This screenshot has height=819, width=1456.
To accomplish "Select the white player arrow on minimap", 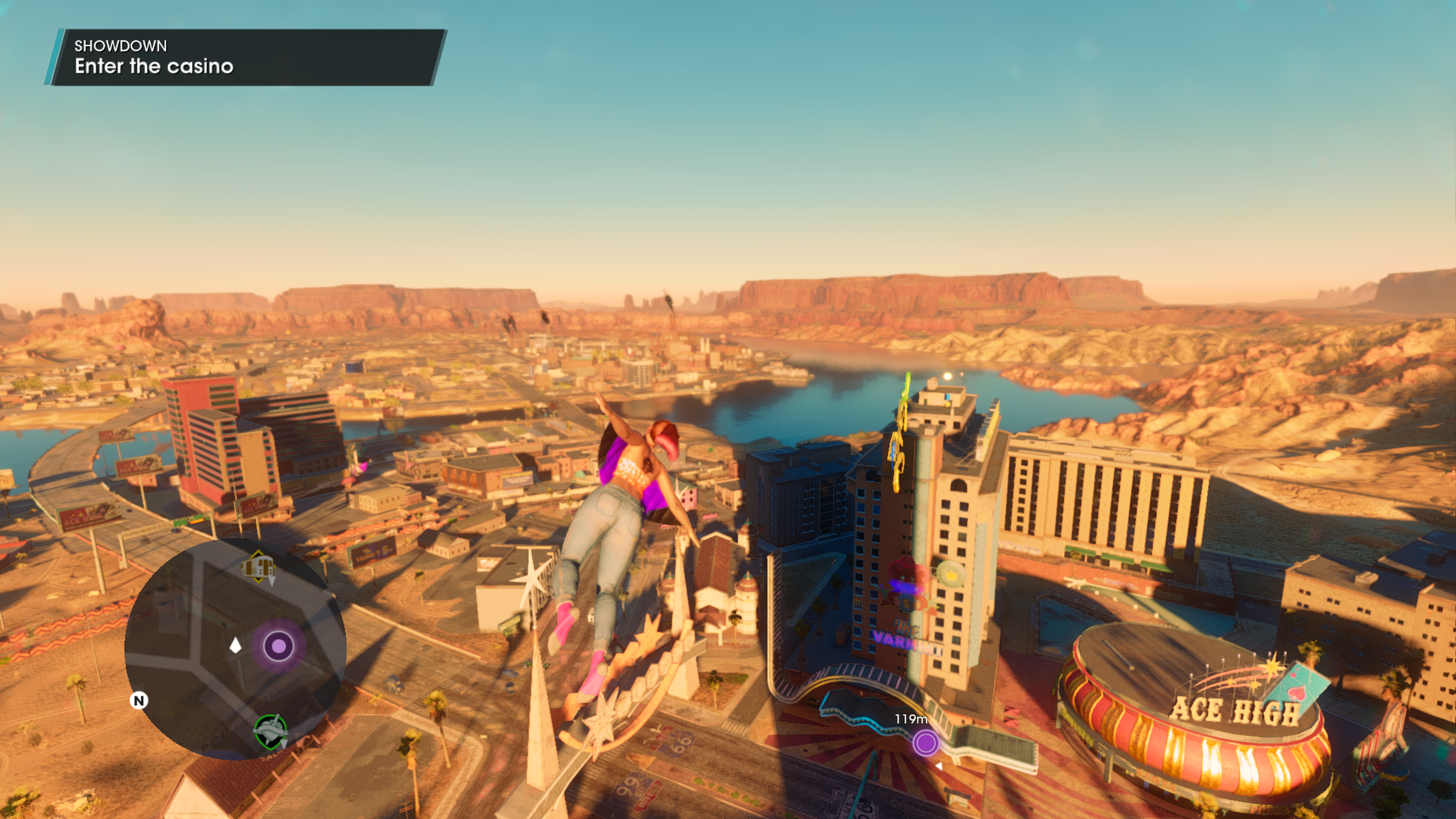I will click(x=236, y=645).
